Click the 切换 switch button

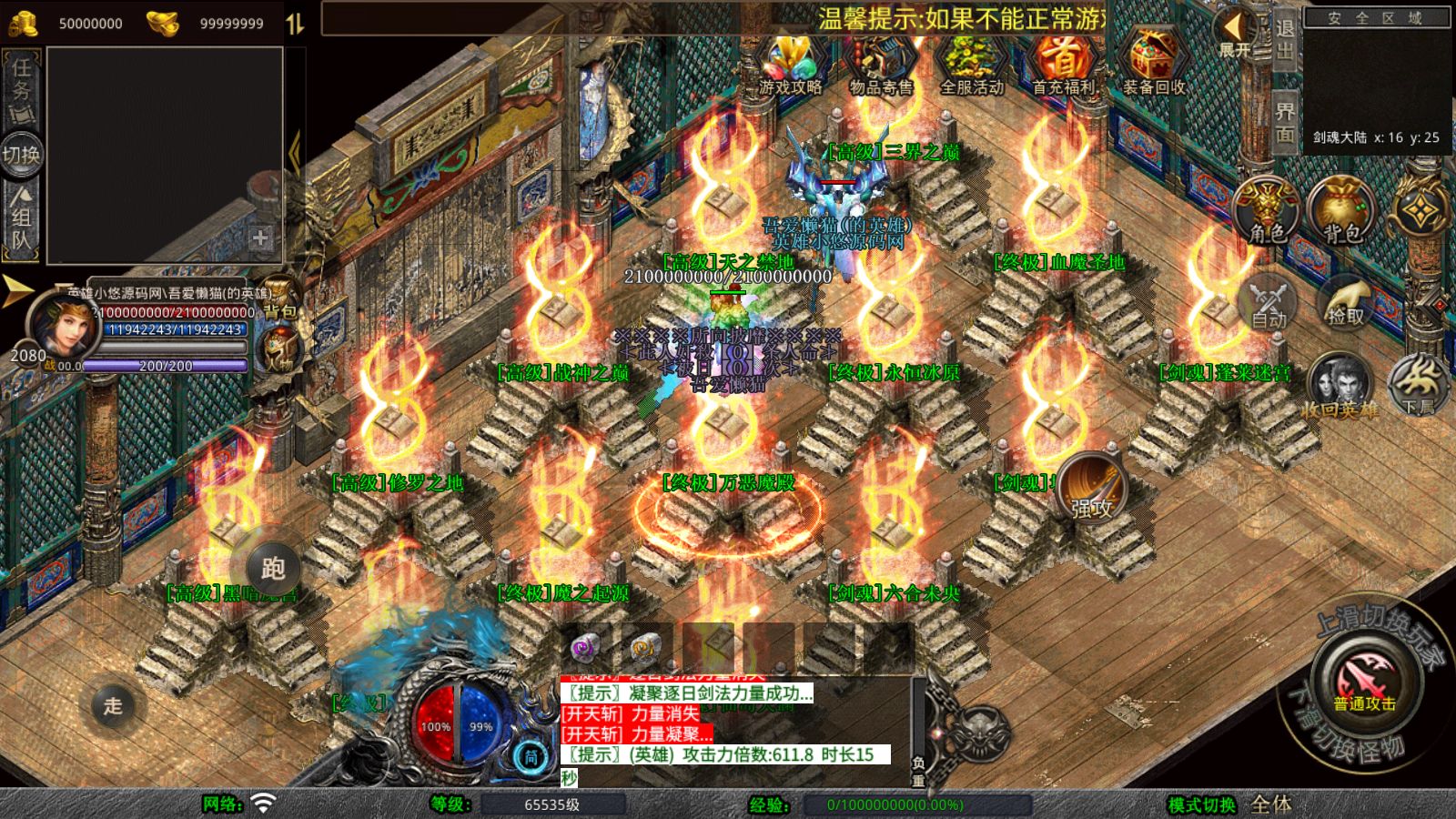[x=22, y=155]
